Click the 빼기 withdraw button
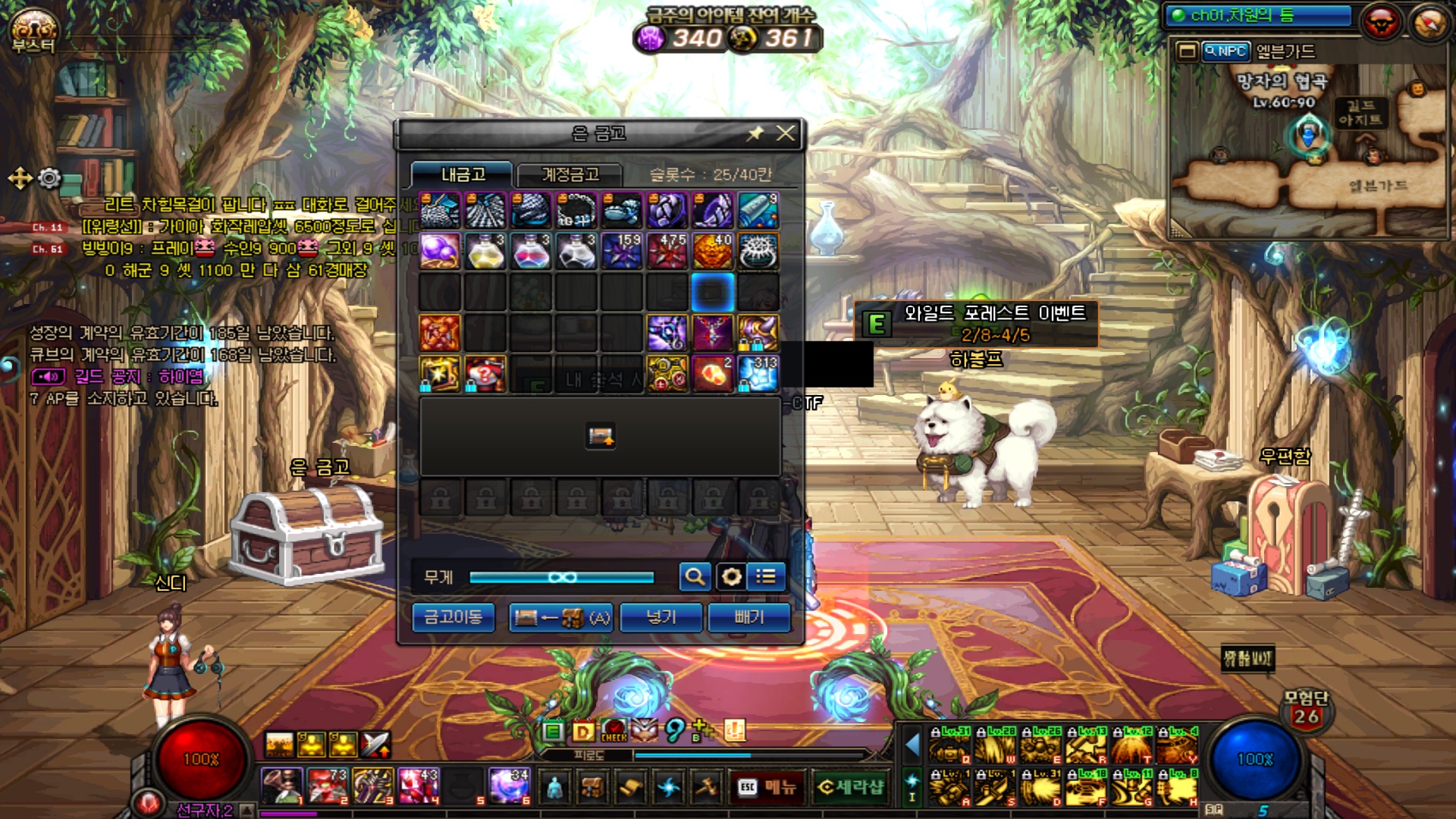The image size is (1456, 819). click(x=748, y=617)
